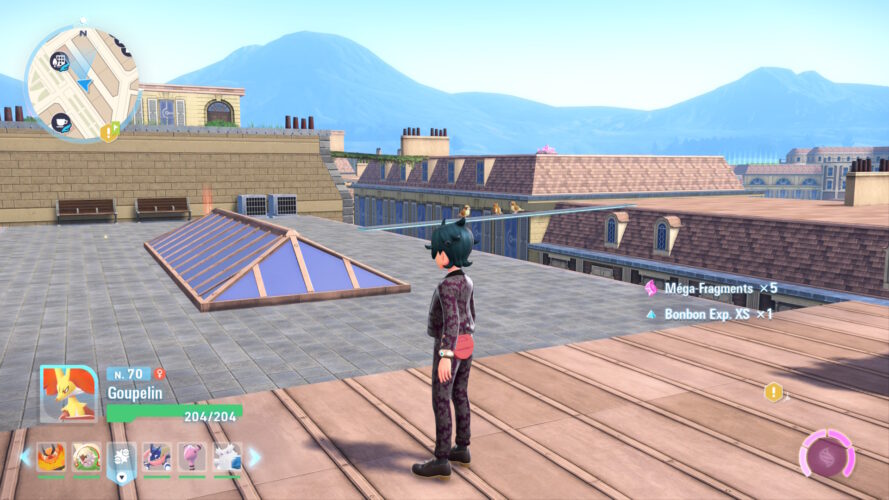
Task: Activate the pink Mega Evolution gauge
Action: coord(826,457)
